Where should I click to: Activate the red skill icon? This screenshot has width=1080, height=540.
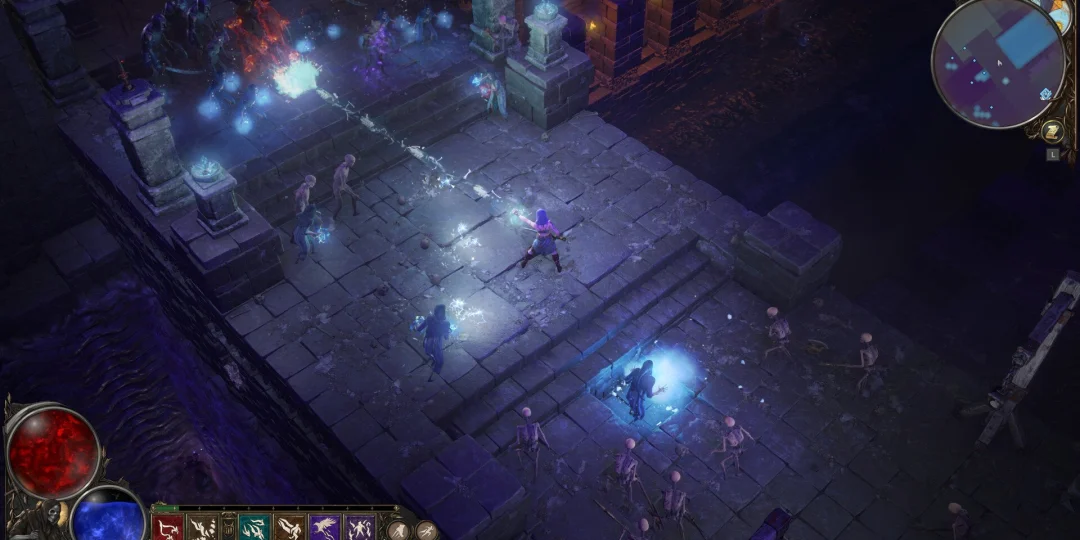(168, 527)
